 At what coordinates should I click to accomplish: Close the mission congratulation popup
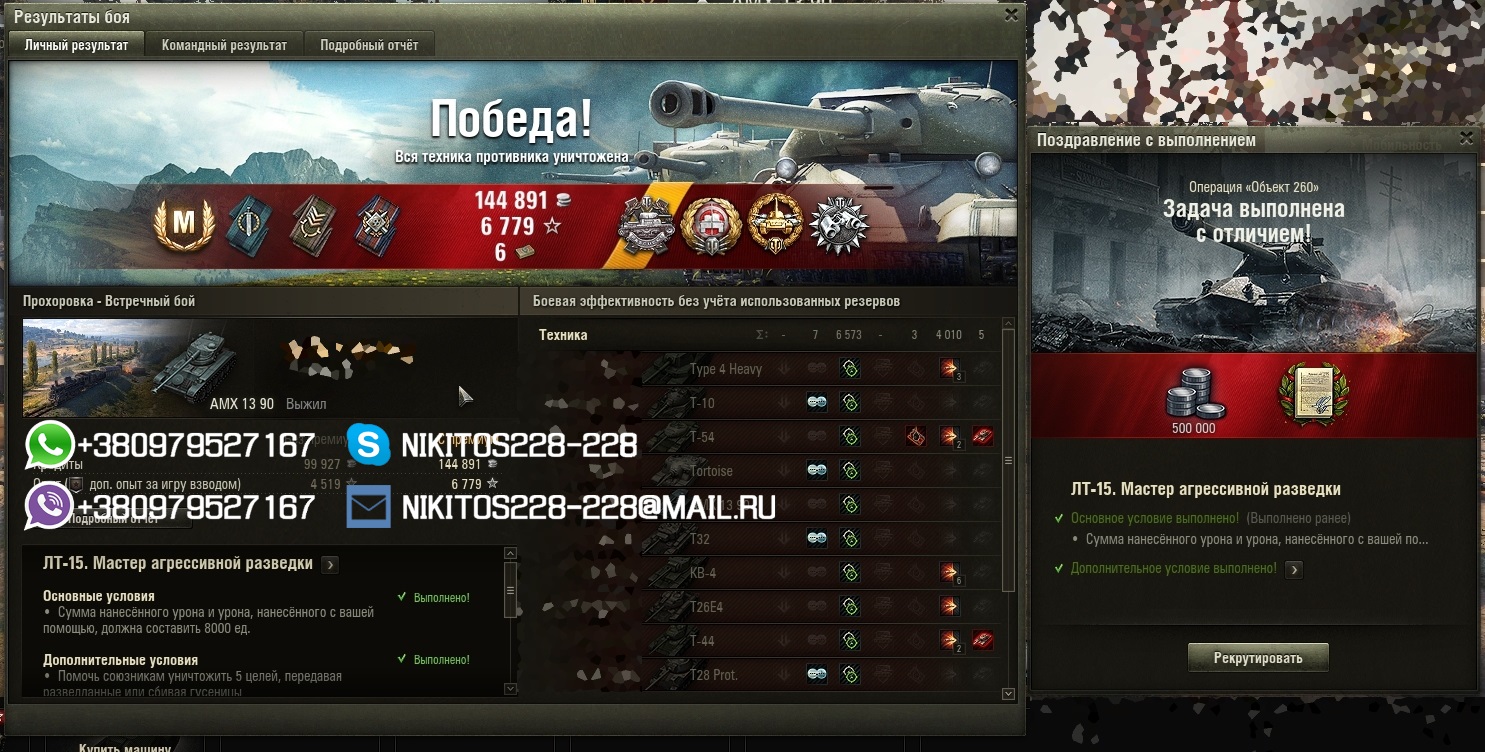click(x=1466, y=139)
